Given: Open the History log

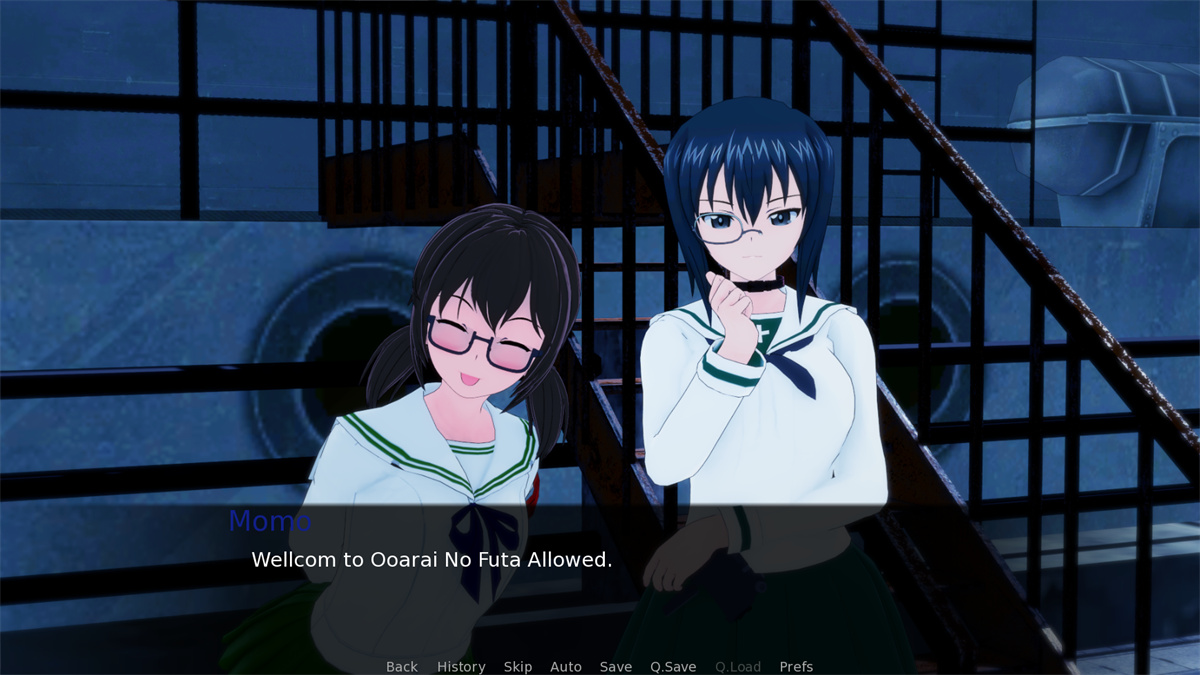Looking at the screenshot, I should coord(461,667).
